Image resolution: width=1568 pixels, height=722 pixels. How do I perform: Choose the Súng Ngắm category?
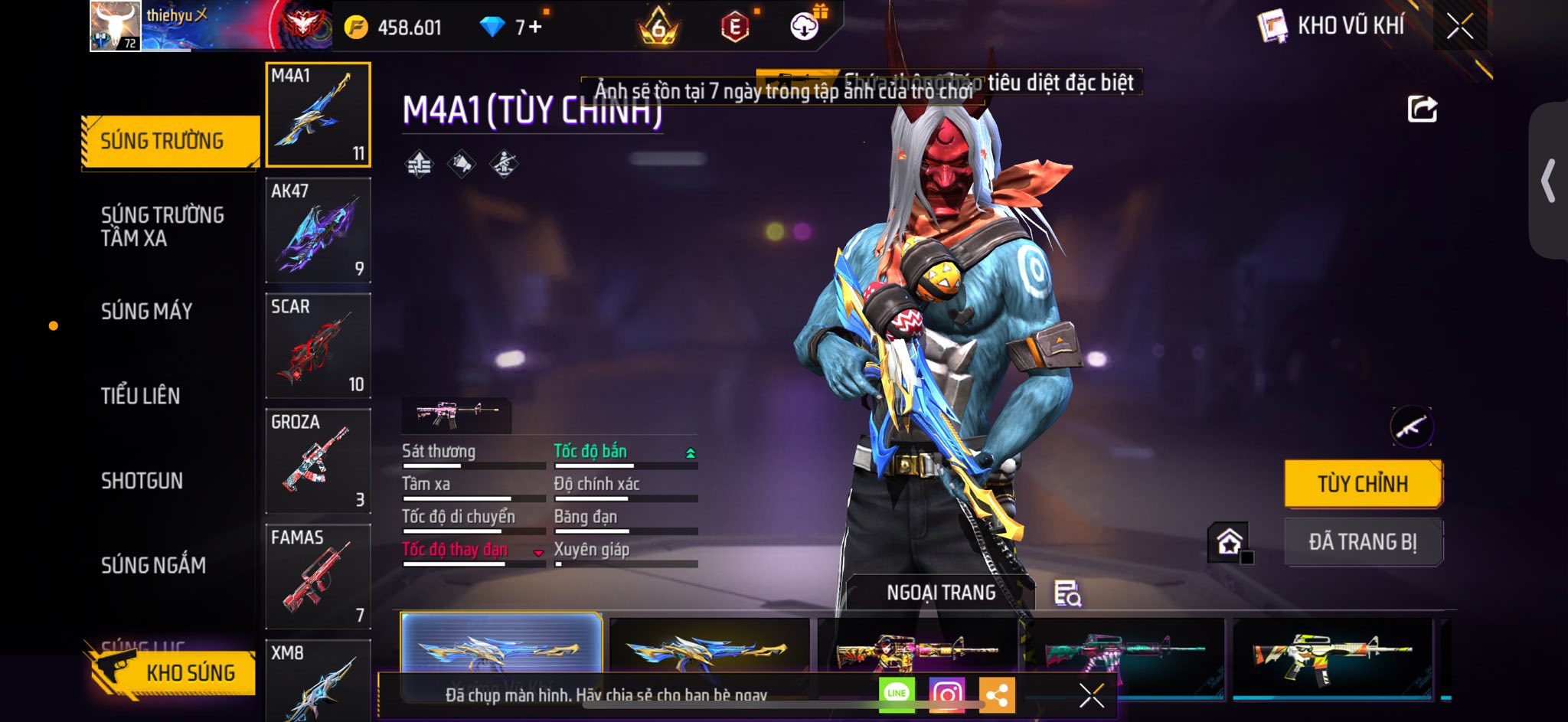153,565
